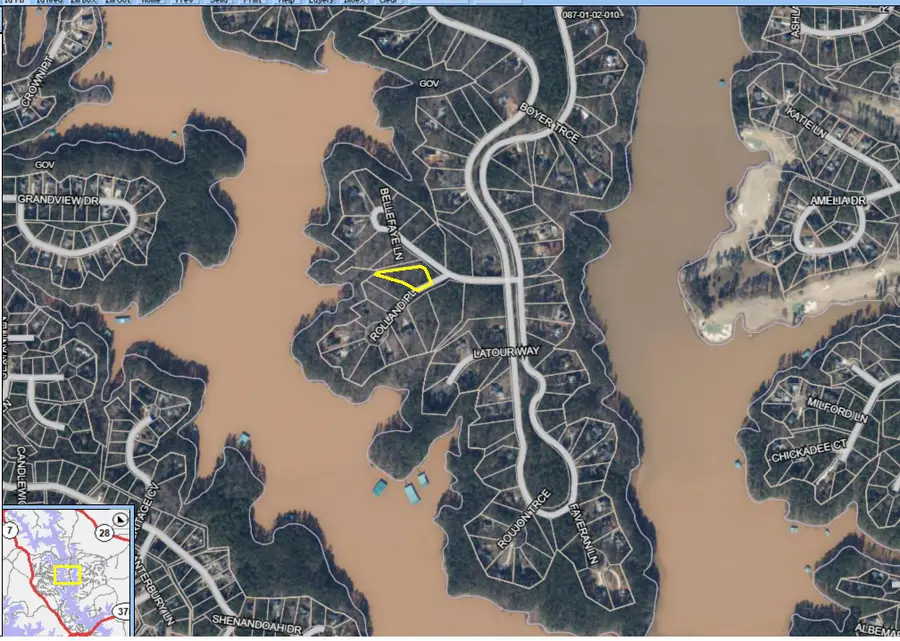Return to Home extent via the toolbar
The width and height of the screenshot is (900, 641).
point(150,2)
